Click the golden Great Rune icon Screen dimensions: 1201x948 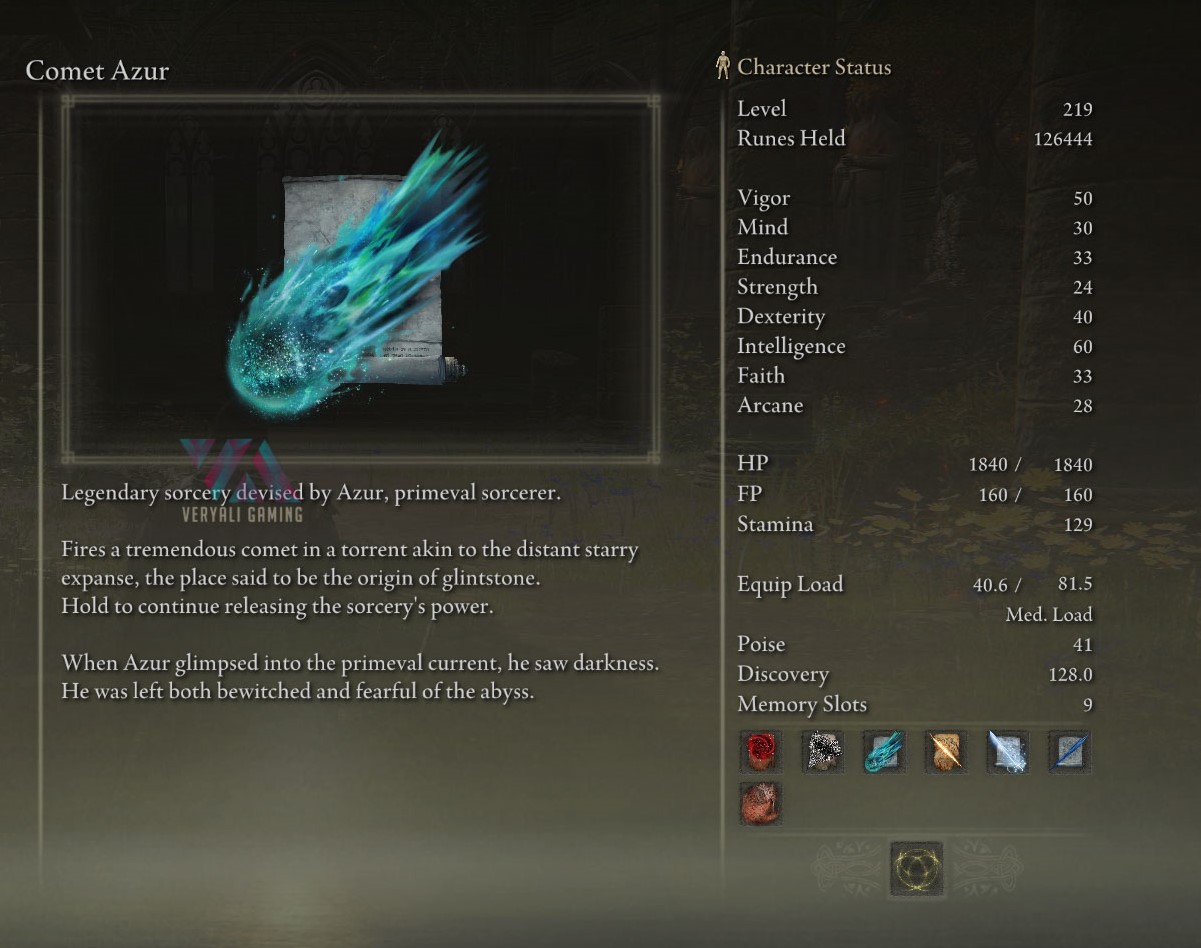point(916,868)
